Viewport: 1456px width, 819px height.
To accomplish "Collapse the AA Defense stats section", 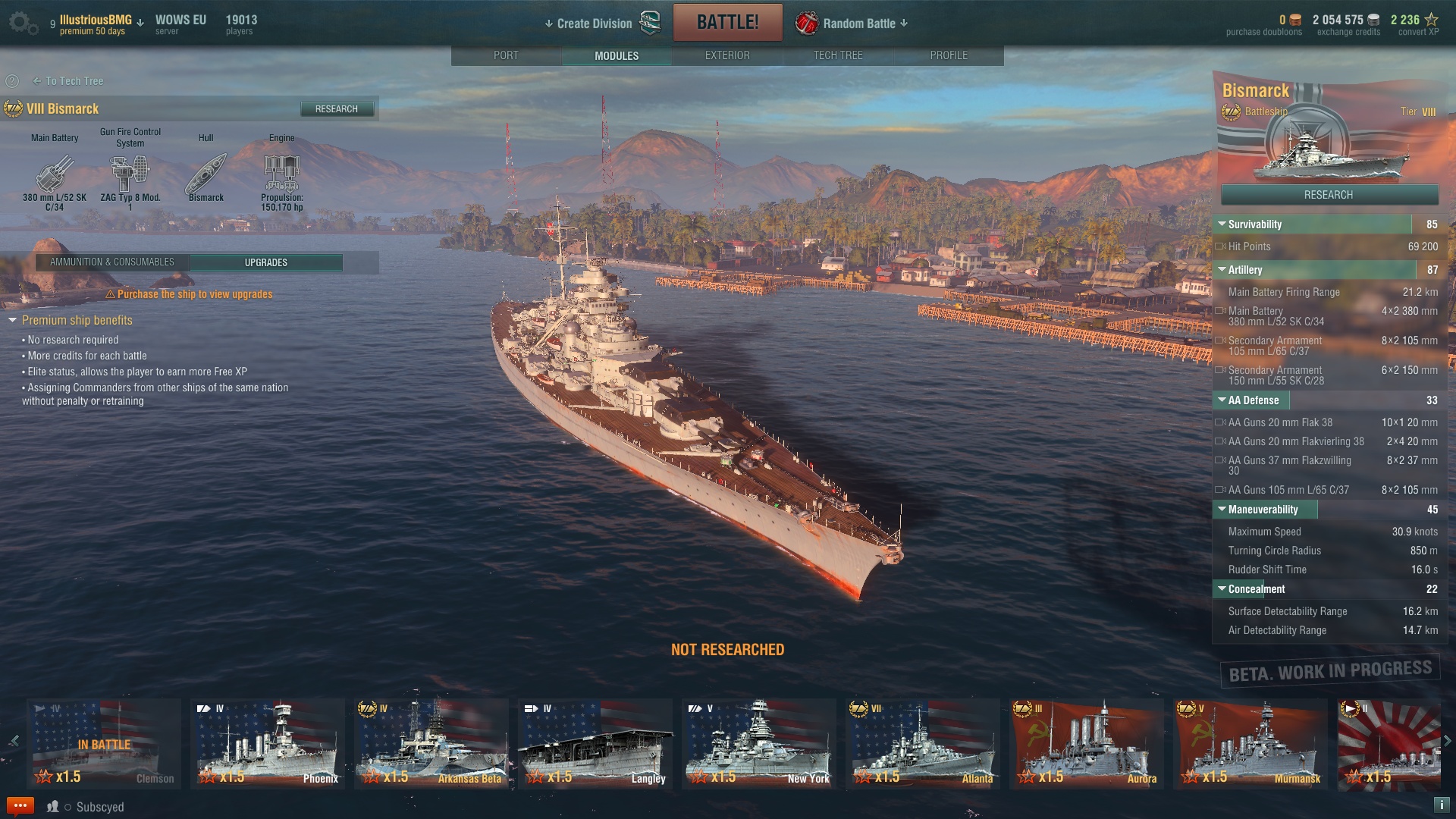I will [x=1222, y=400].
